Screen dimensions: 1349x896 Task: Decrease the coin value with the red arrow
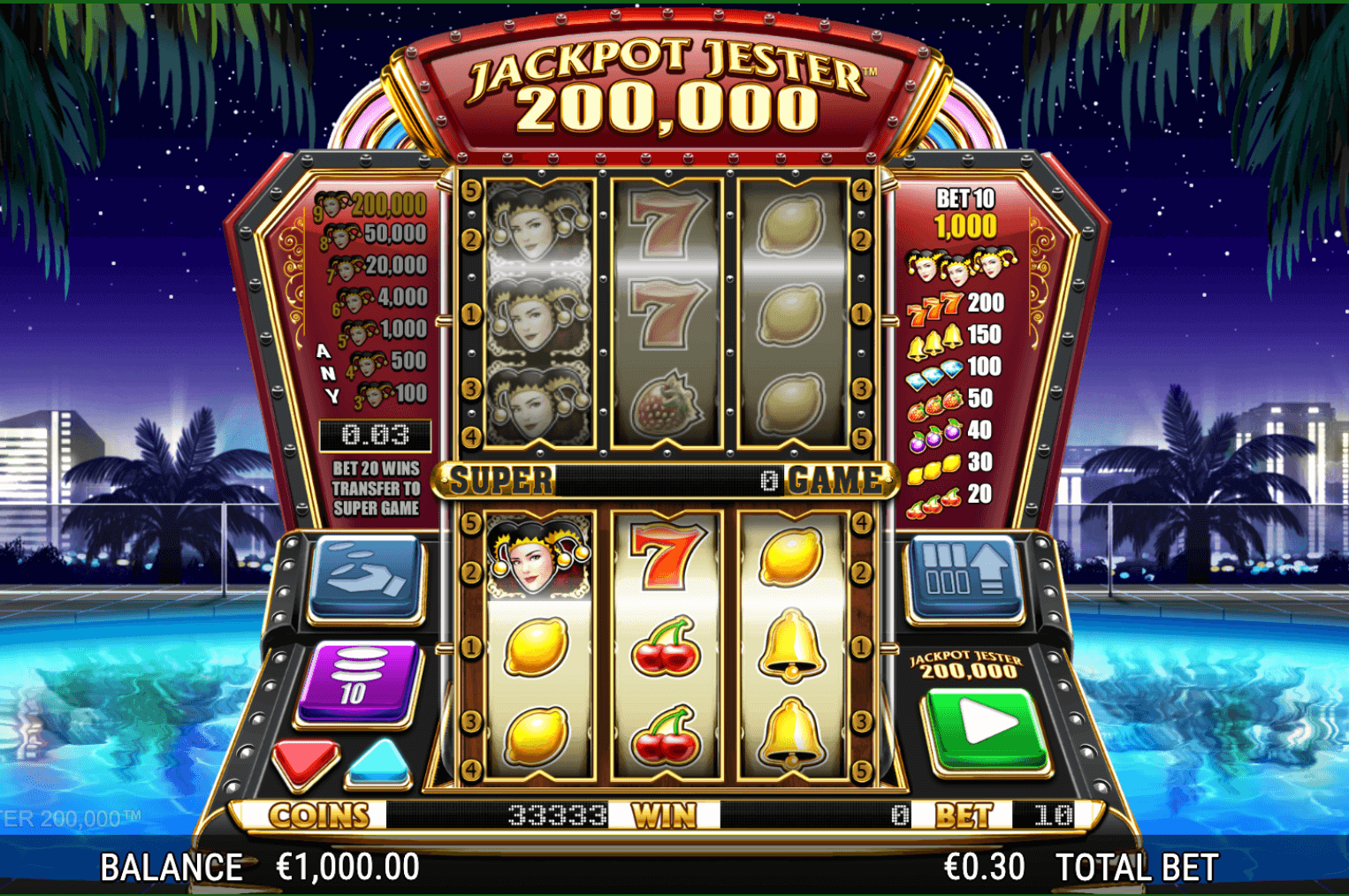[305, 760]
